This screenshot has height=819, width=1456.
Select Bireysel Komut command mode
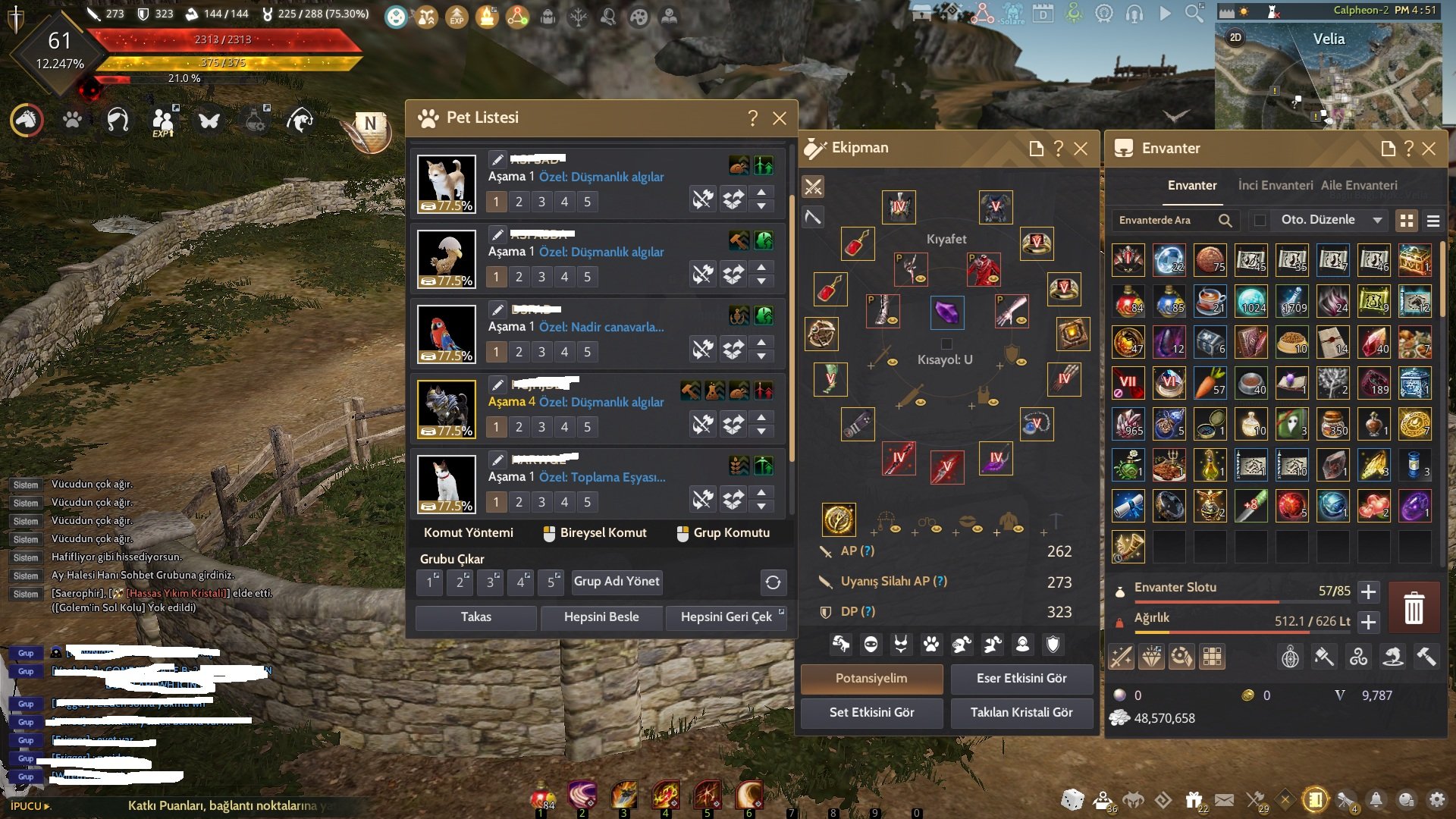click(x=595, y=533)
